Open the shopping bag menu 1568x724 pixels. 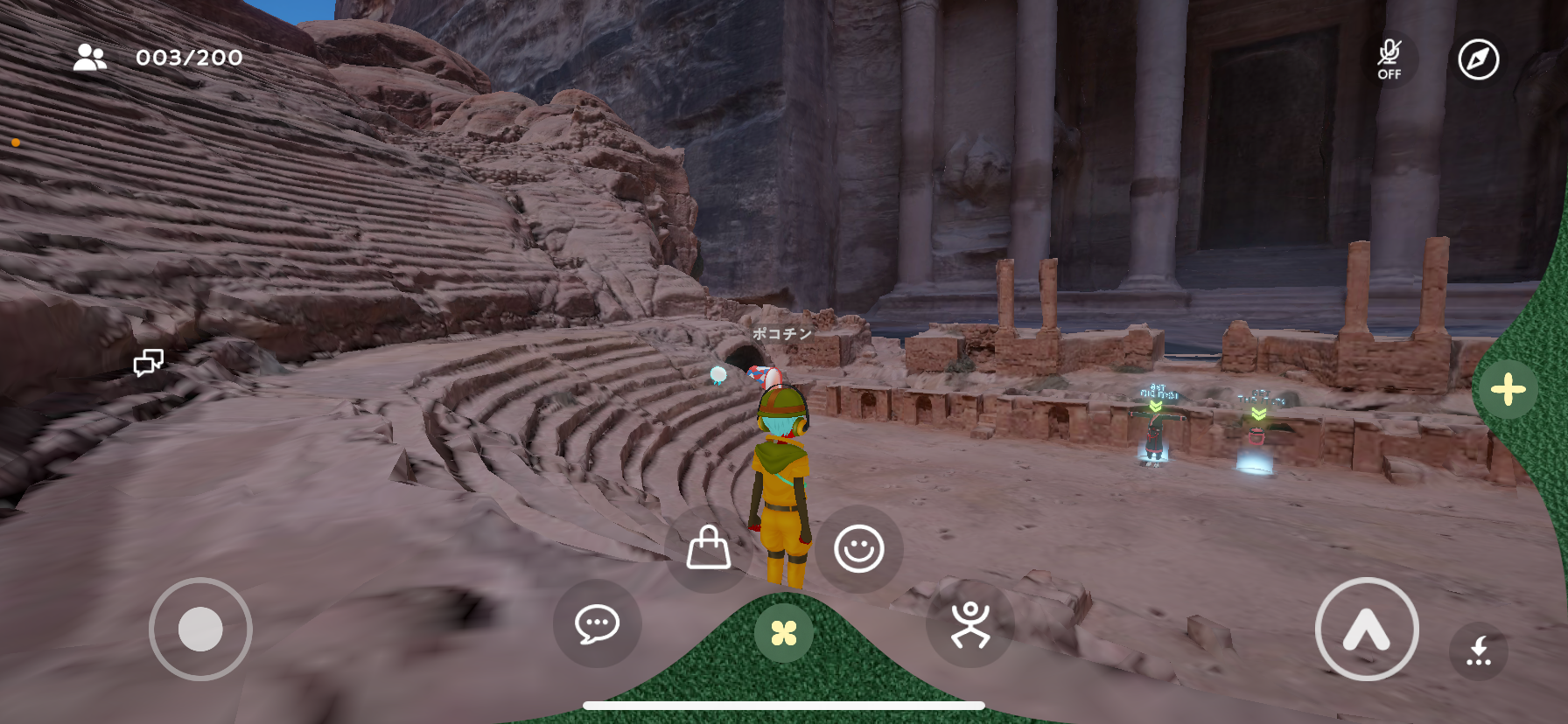(x=709, y=548)
